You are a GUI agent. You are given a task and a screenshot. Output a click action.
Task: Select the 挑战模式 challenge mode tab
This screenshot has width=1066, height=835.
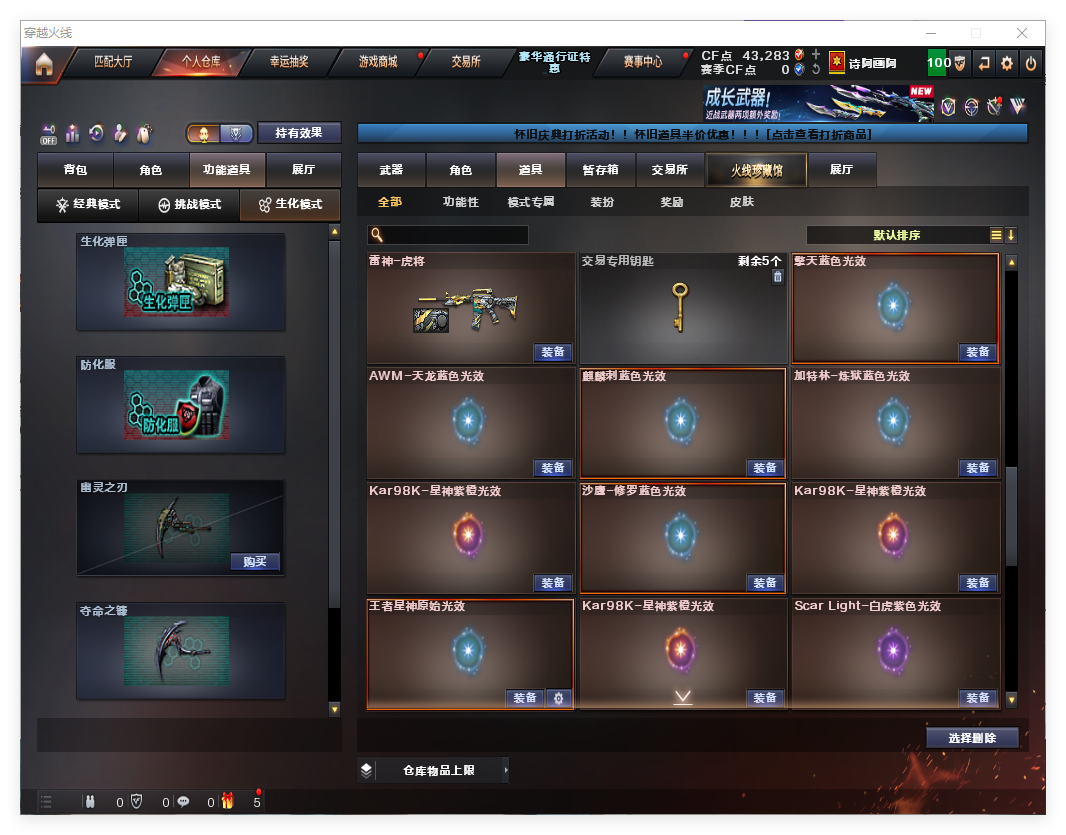pyautogui.click(x=189, y=205)
